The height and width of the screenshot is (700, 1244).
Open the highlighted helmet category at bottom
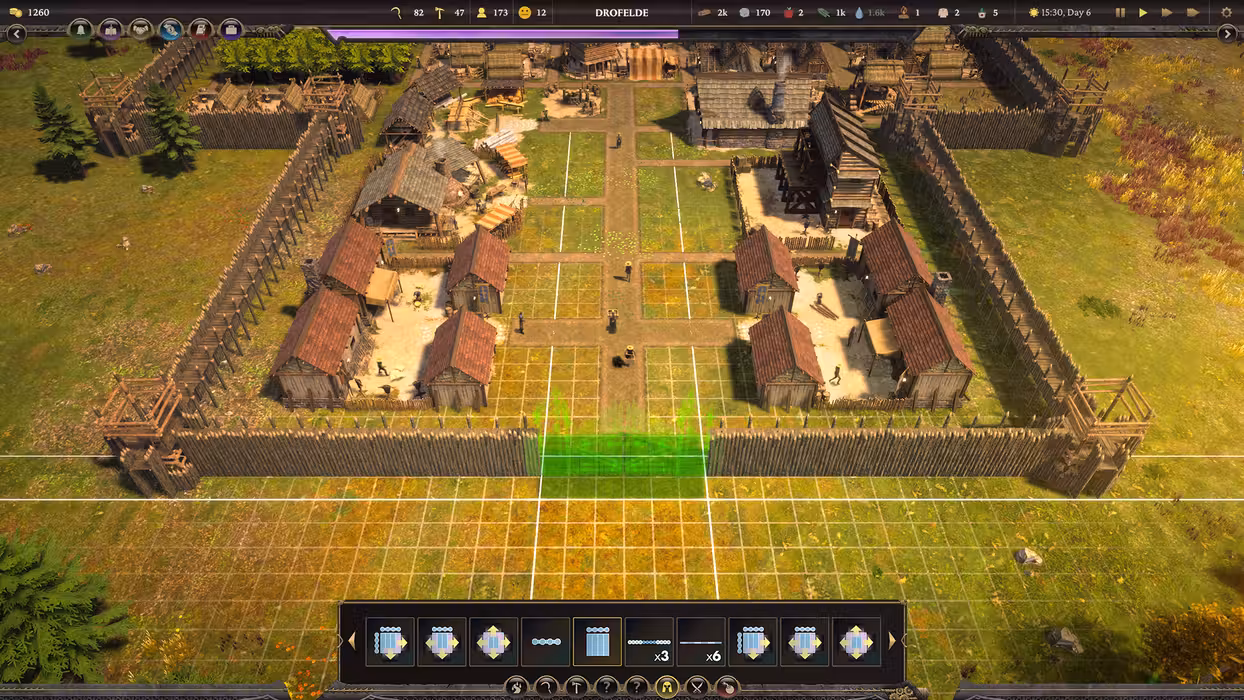click(667, 687)
